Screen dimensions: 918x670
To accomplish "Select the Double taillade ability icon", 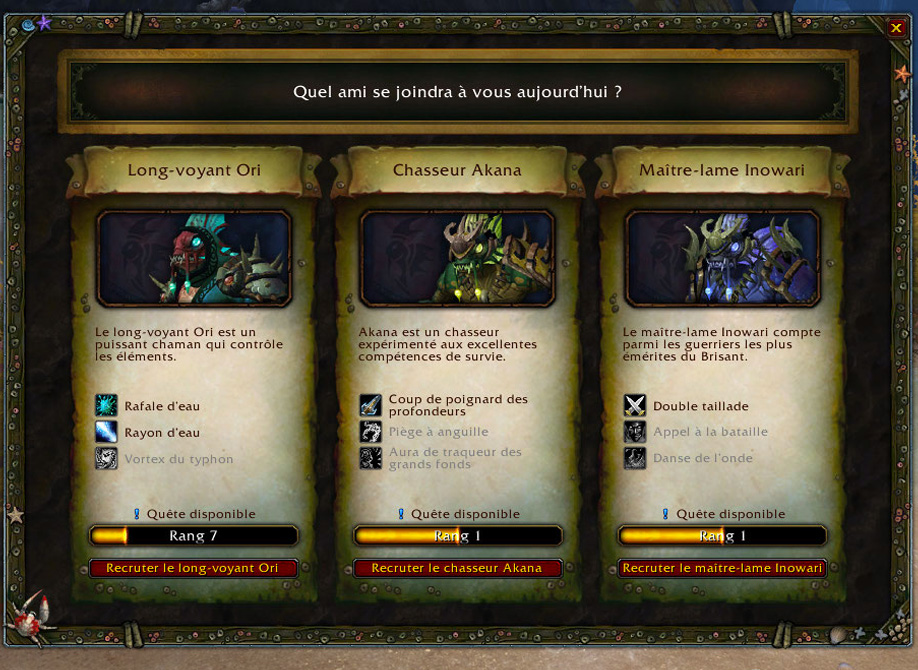I will click(x=635, y=406).
